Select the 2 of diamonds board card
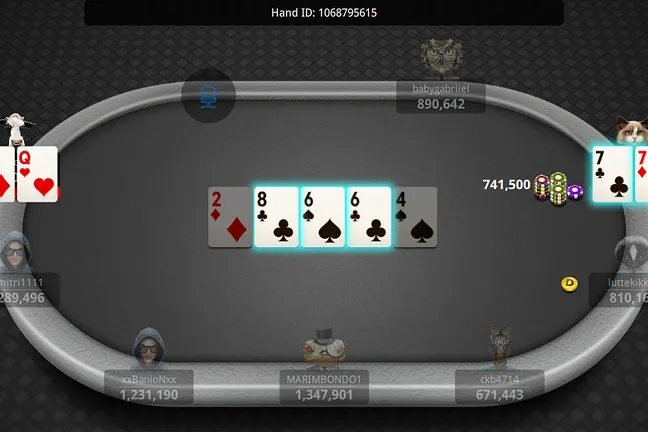The height and width of the screenshot is (432, 648). click(x=229, y=217)
